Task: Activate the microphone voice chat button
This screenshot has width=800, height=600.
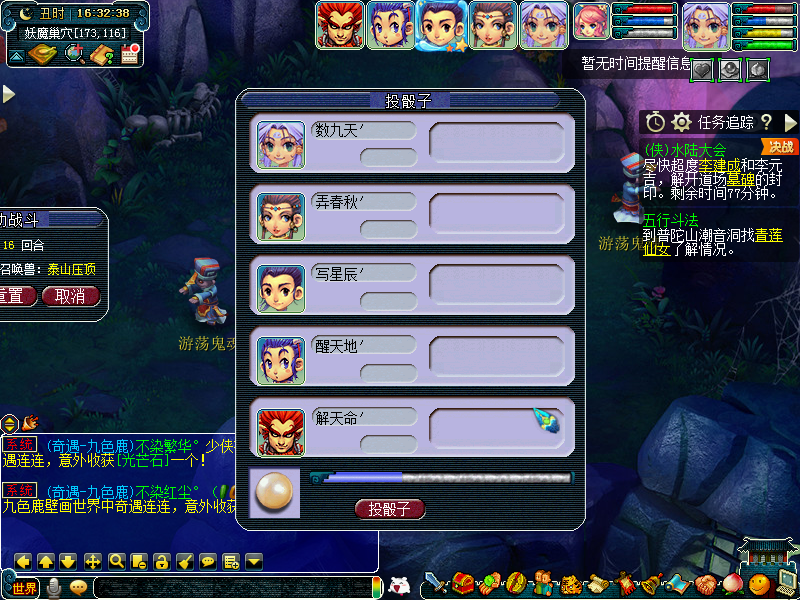Action: click(x=54, y=587)
